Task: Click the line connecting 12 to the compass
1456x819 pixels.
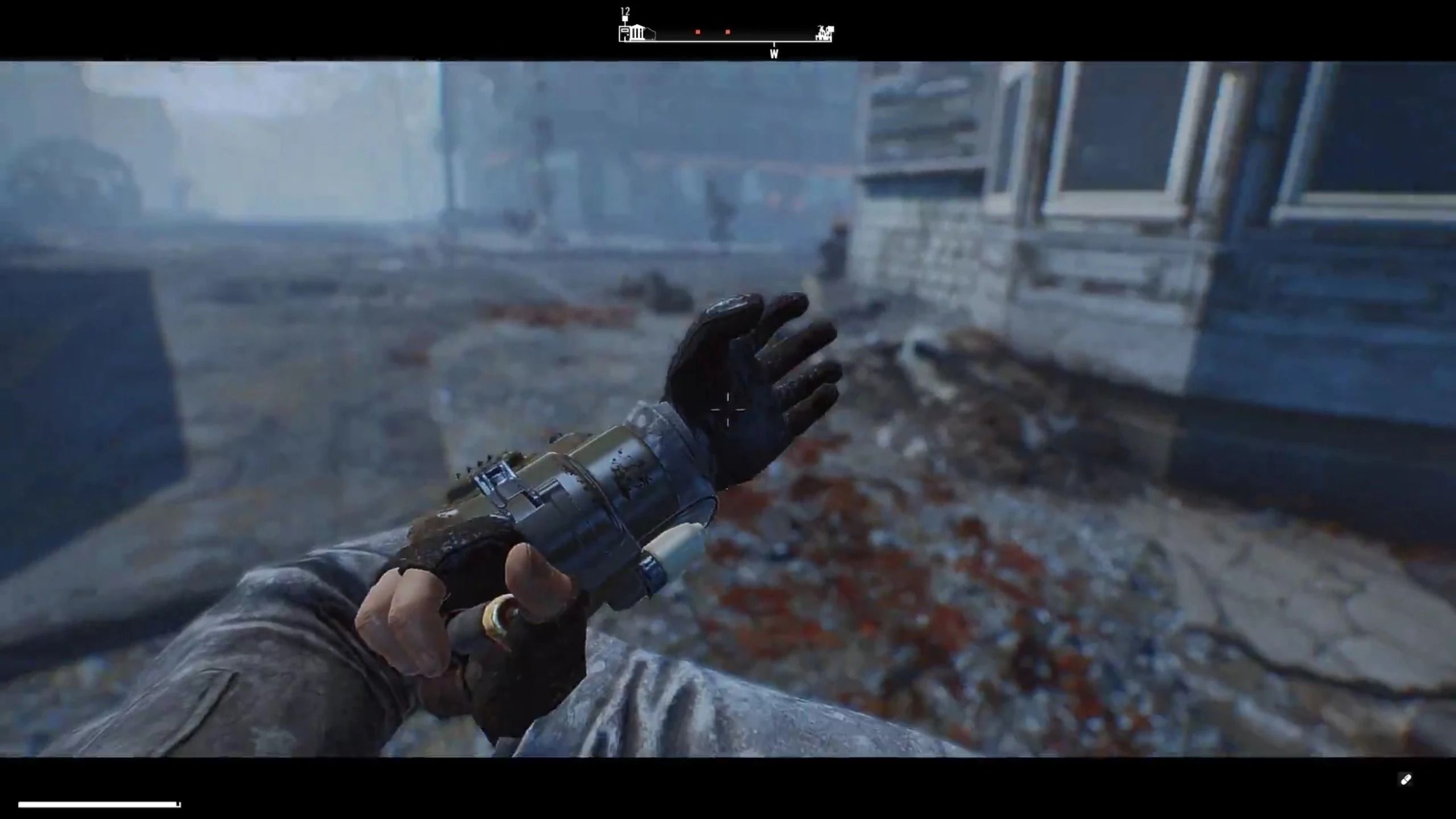Action: (x=625, y=24)
